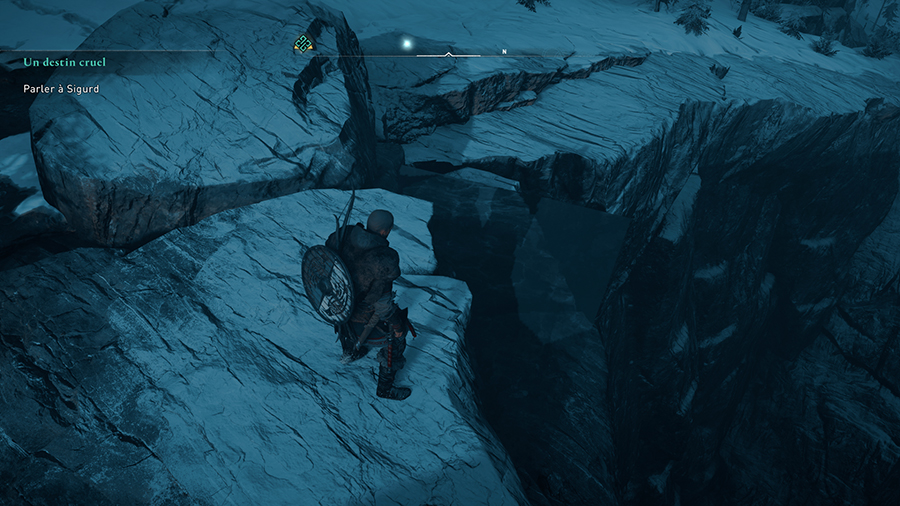Image resolution: width=900 pixels, height=506 pixels.
Task: Select the "Parler à Sigurd" objective
Action: (61, 89)
